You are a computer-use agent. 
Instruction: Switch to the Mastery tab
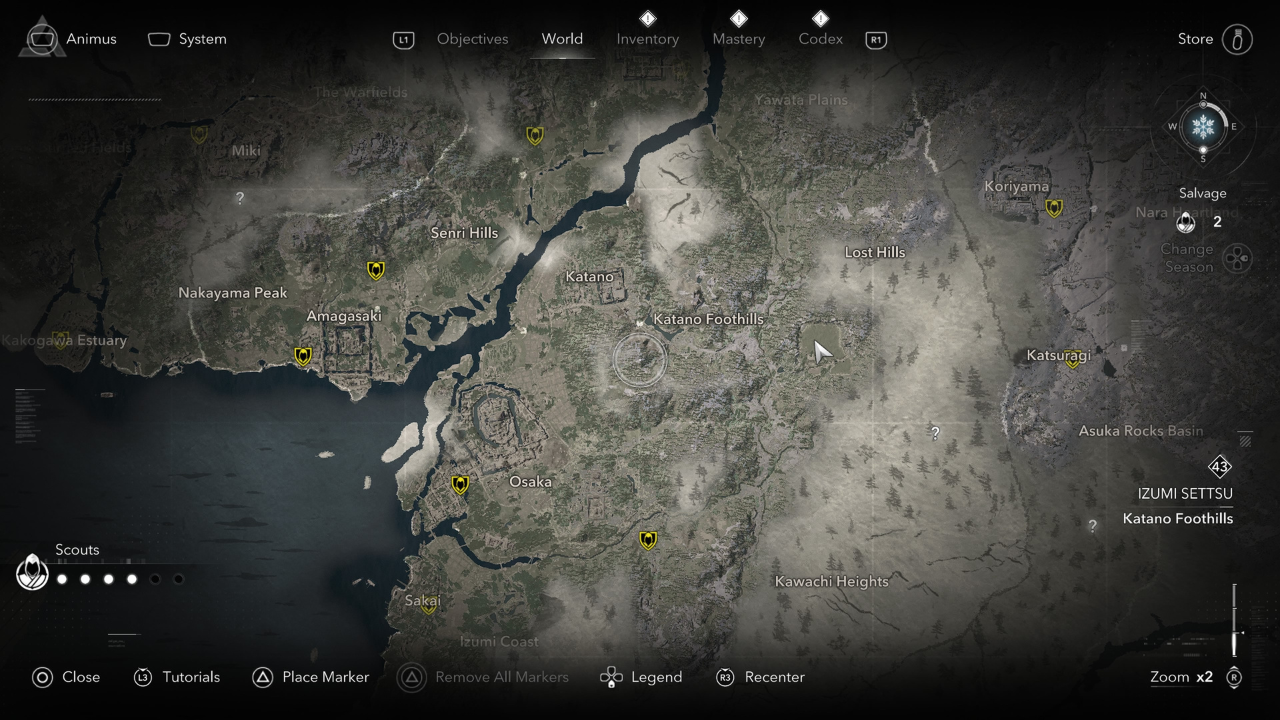pos(738,39)
